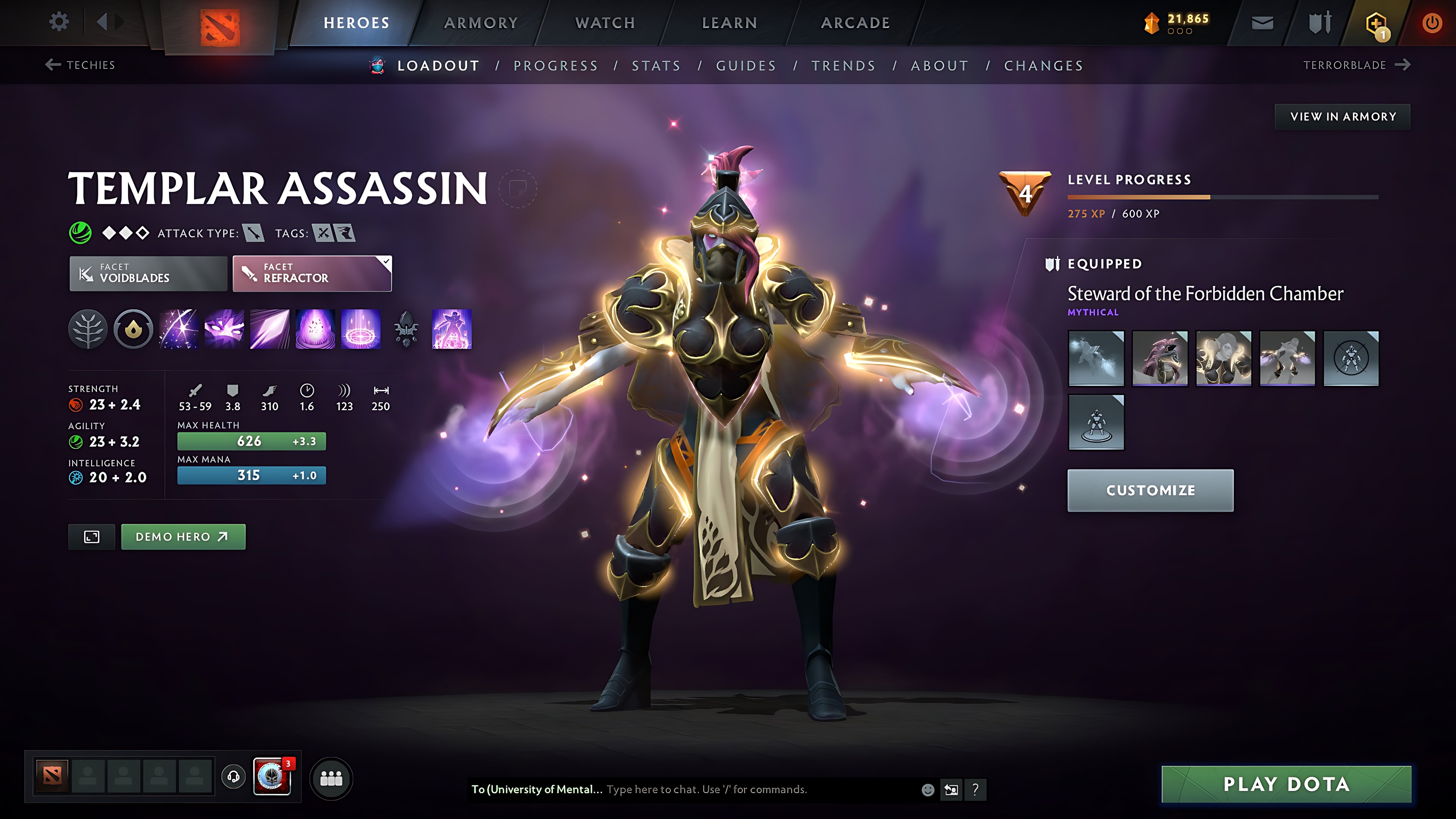Screen dimensions: 1456x819
Task: Click the help question mark icon
Action: [975, 790]
